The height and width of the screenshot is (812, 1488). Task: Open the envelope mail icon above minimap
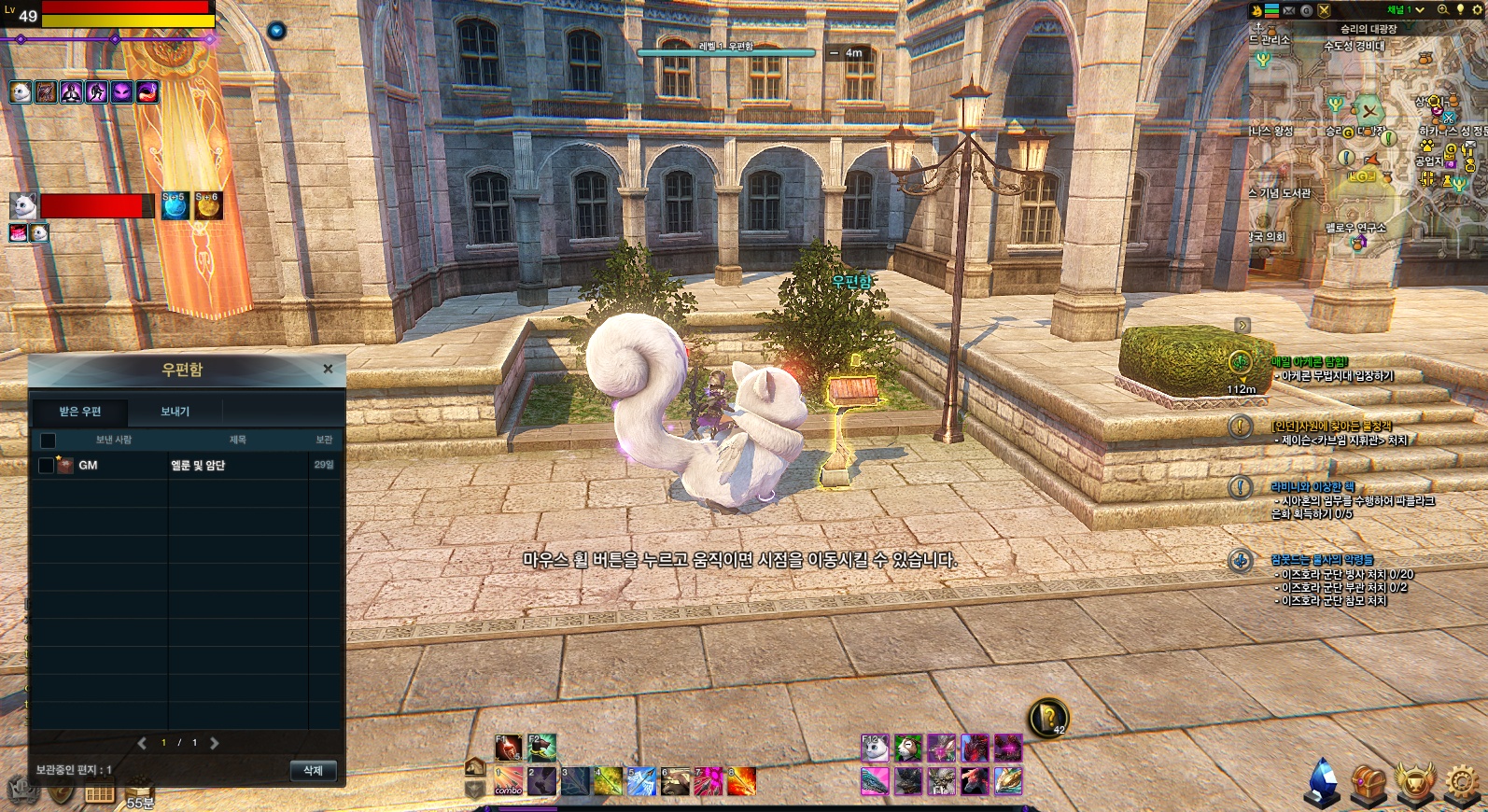click(x=1289, y=10)
